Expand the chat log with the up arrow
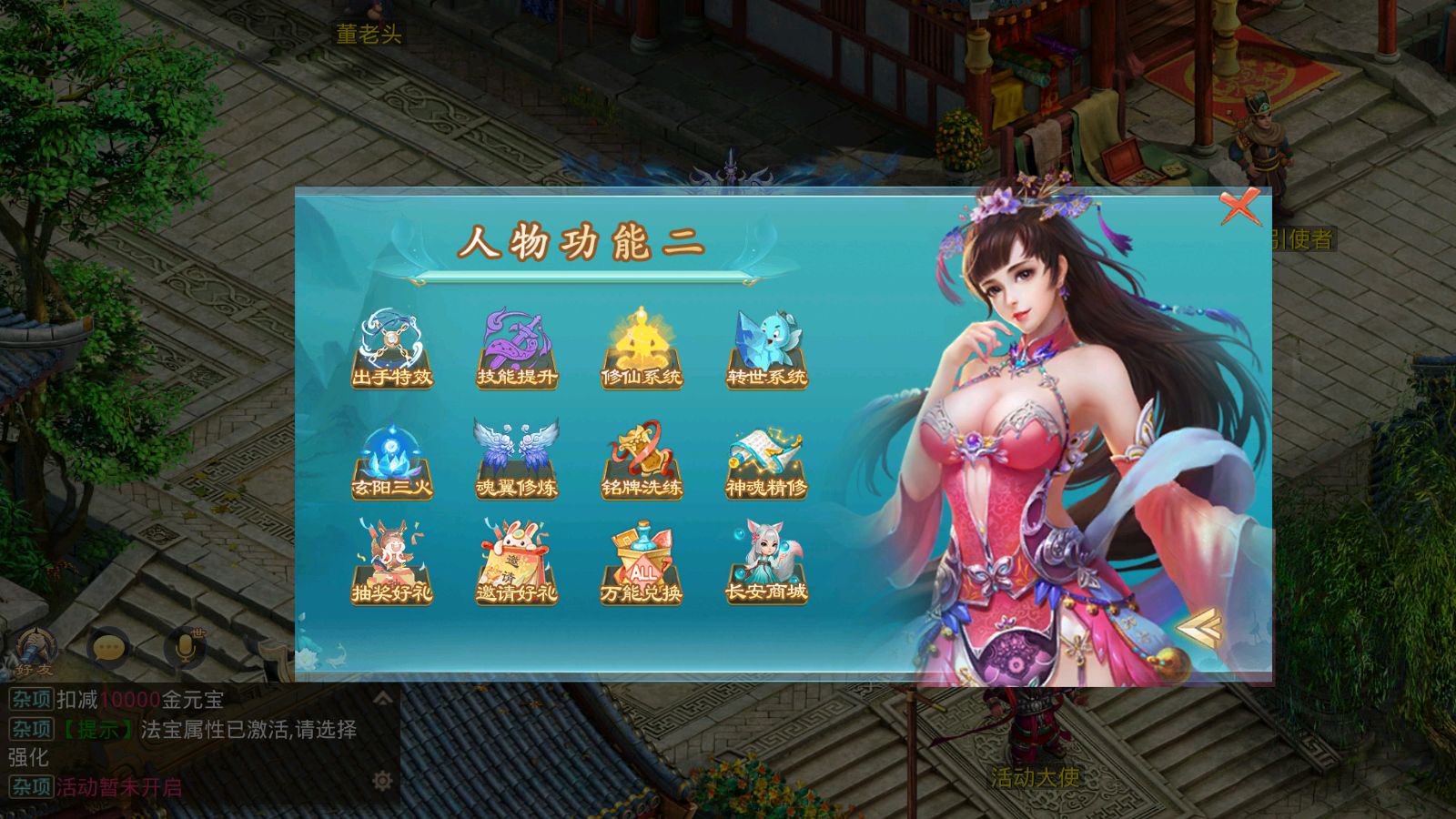This screenshot has height=819, width=1456. 383,698
